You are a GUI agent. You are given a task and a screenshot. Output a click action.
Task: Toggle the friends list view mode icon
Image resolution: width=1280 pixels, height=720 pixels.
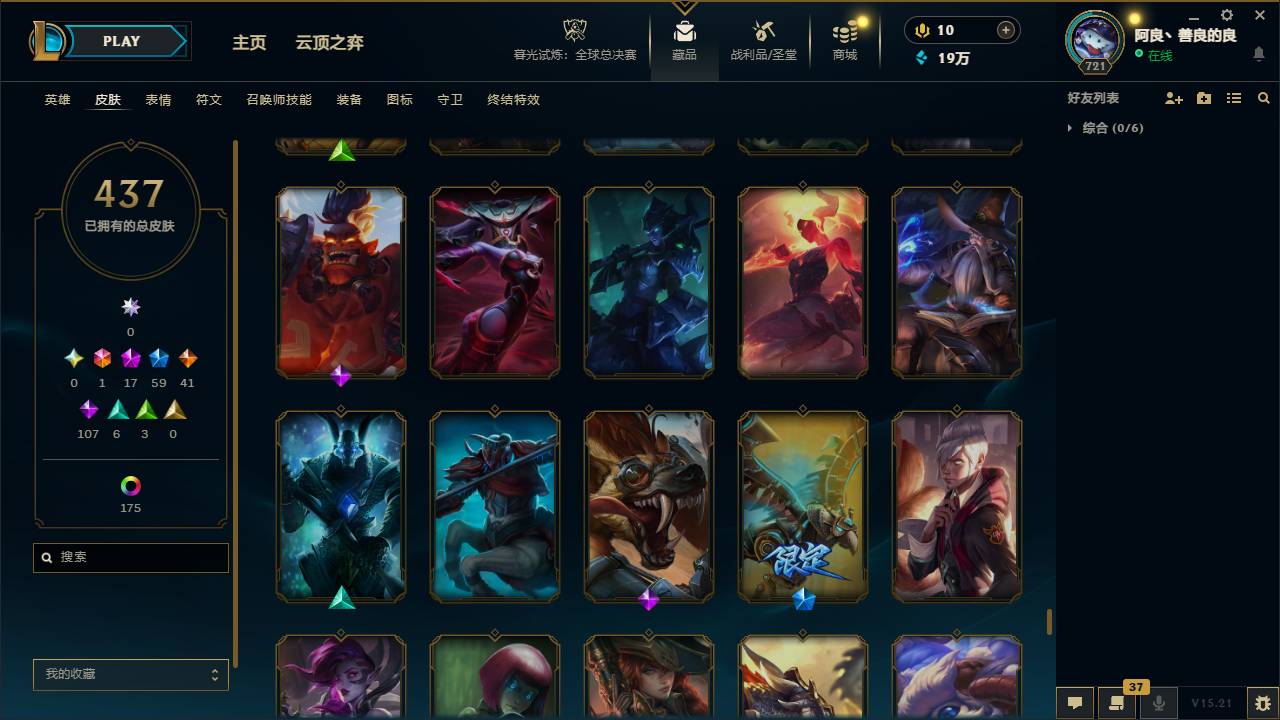point(1233,97)
